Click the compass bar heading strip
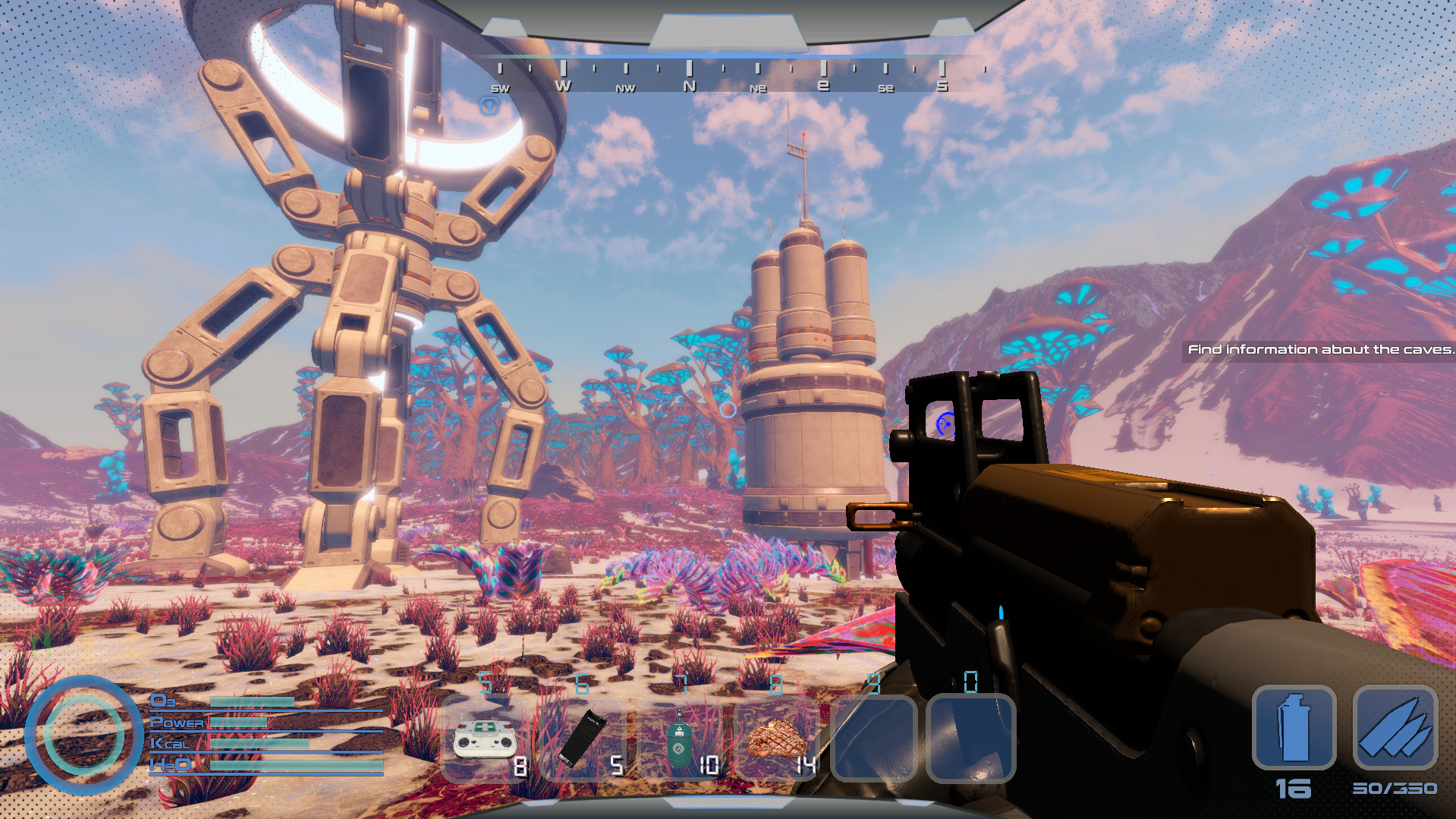This screenshot has height=819, width=1456. 721,77
